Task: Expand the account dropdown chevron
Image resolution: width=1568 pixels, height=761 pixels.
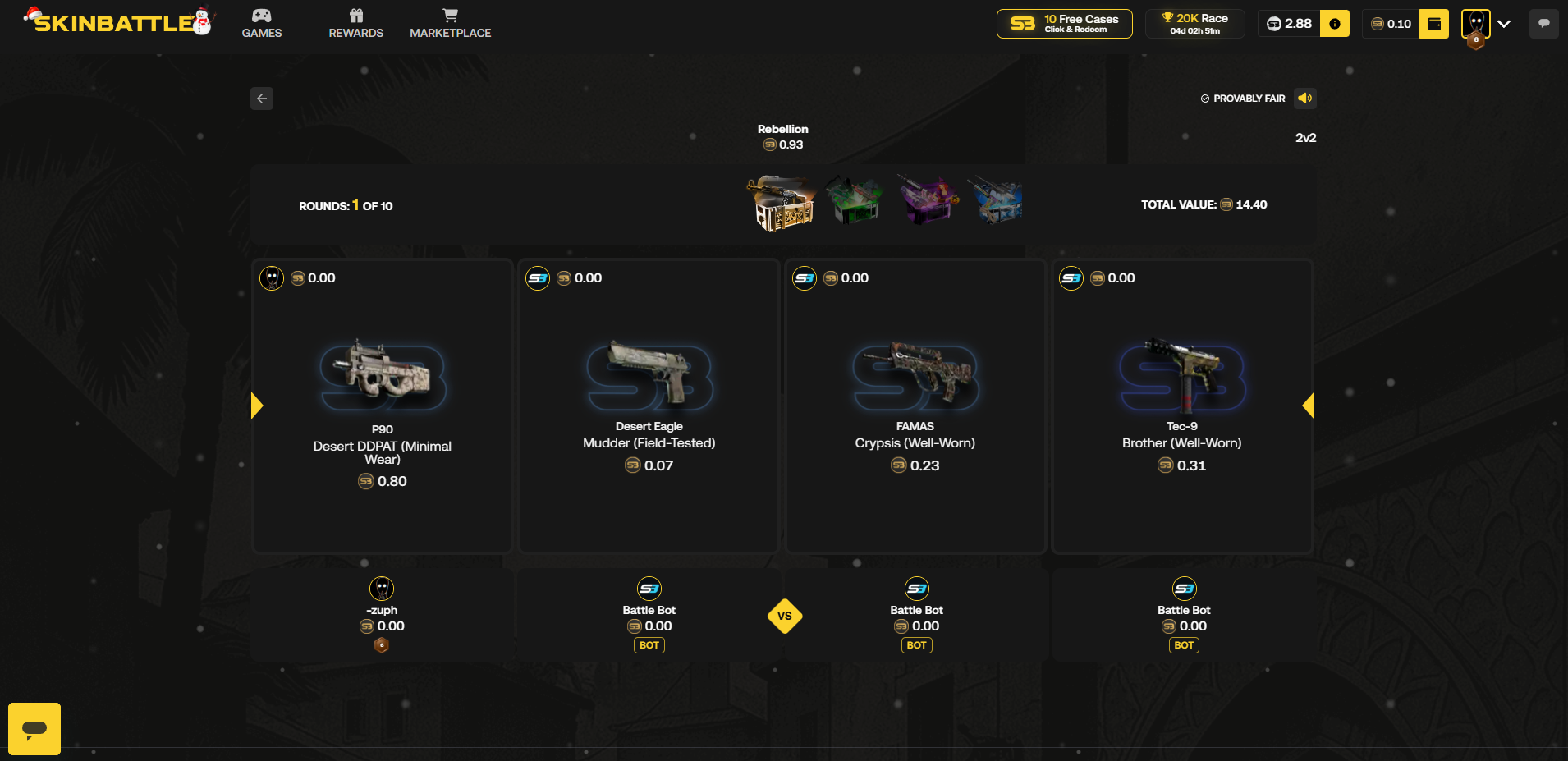Action: (x=1504, y=24)
